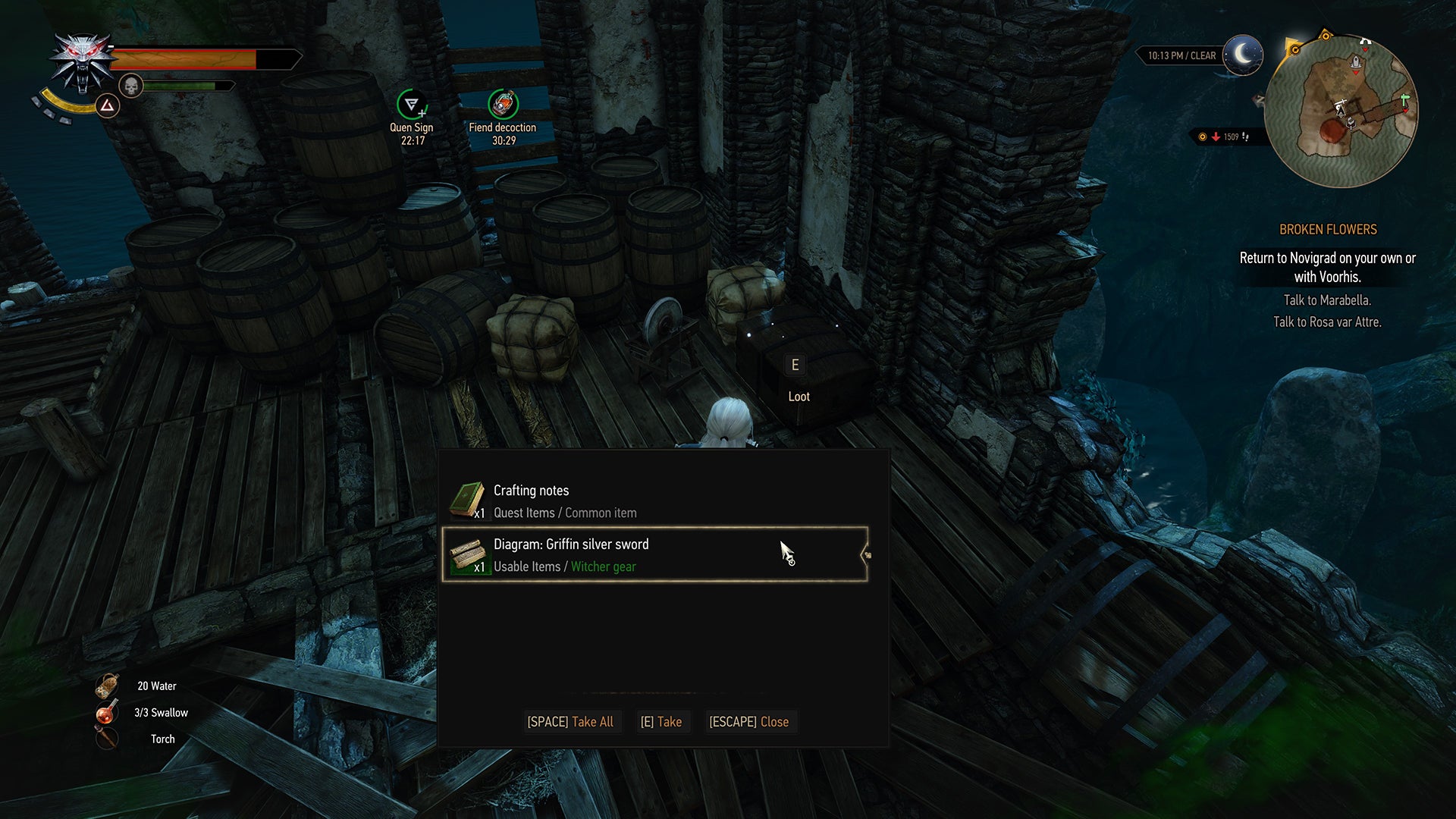The width and height of the screenshot is (1456, 819).
Task: Click the Crafting notes book icon
Action: click(x=468, y=499)
